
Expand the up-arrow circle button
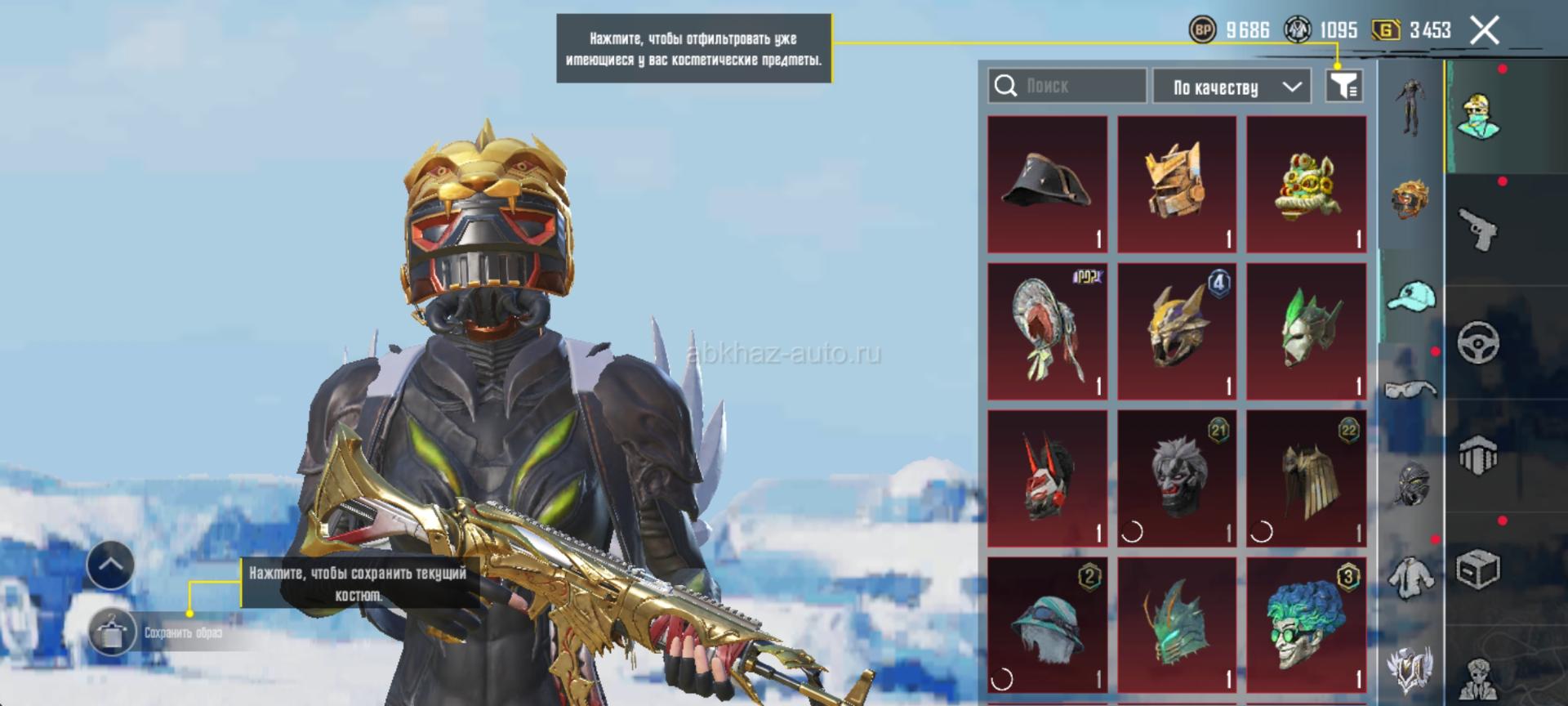click(110, 565)
